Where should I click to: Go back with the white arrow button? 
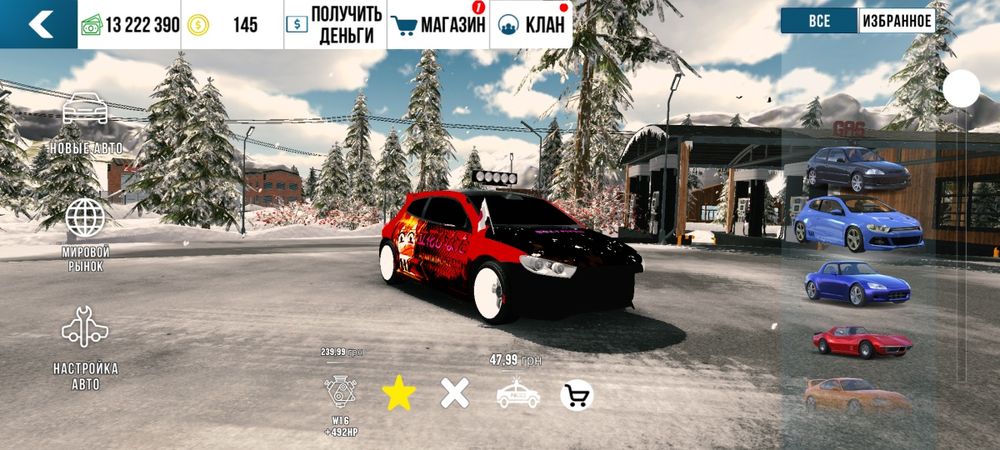[x=39, y=25]
